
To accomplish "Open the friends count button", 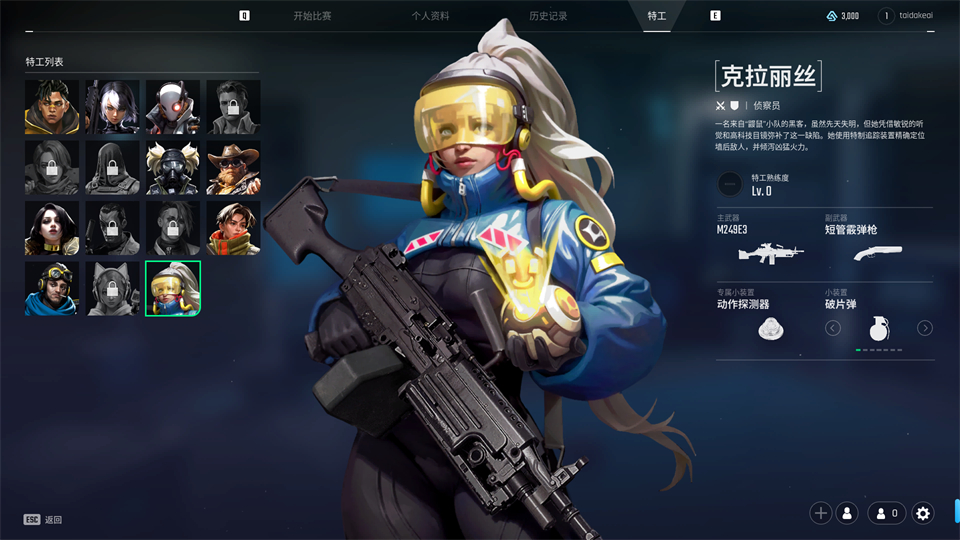I will 887,513.
